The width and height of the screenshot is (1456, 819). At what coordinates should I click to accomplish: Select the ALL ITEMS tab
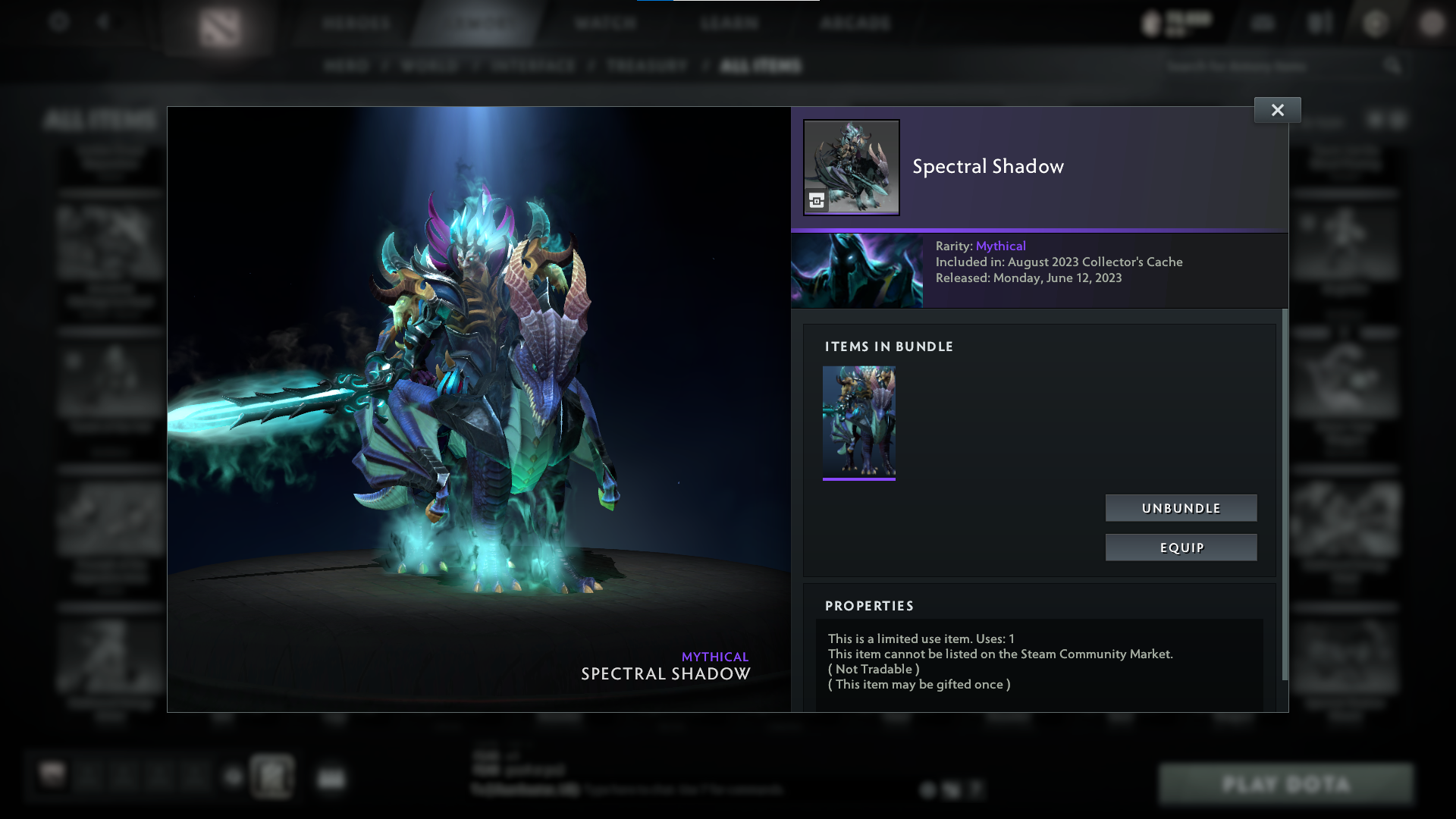759,66
